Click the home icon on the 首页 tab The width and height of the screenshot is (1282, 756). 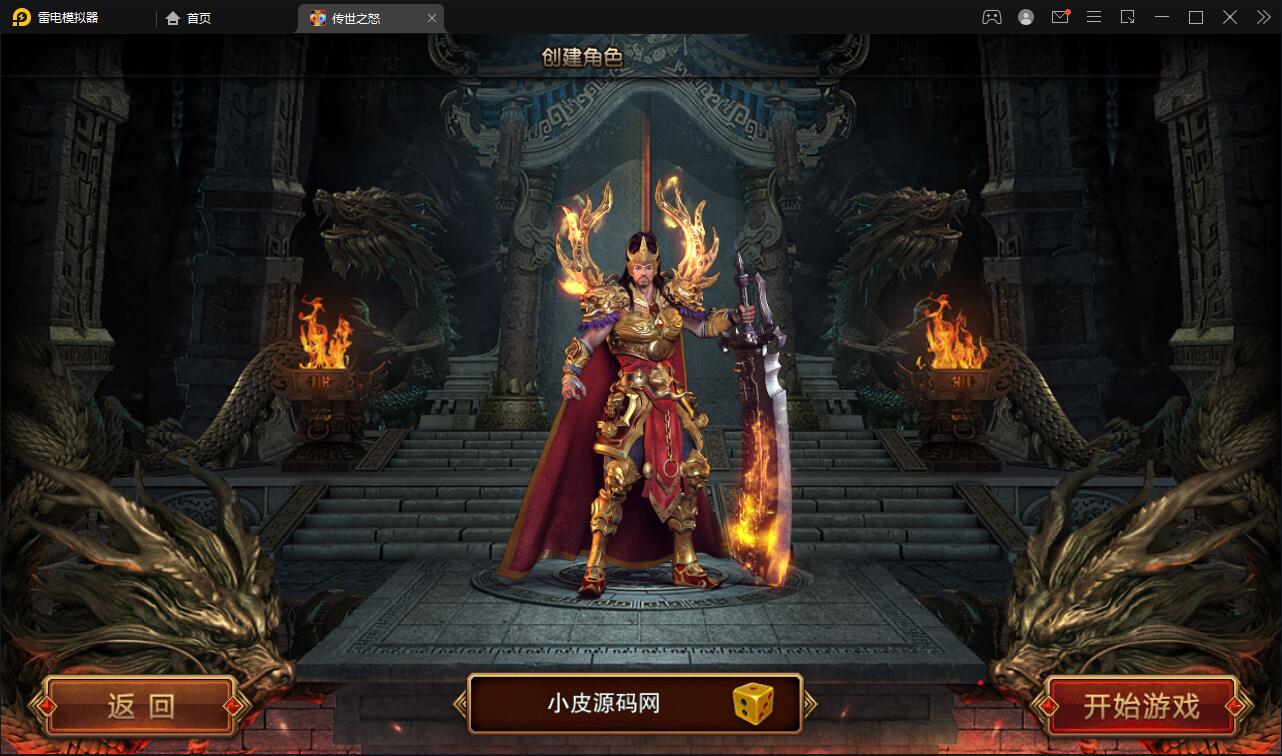pos(173,17)
